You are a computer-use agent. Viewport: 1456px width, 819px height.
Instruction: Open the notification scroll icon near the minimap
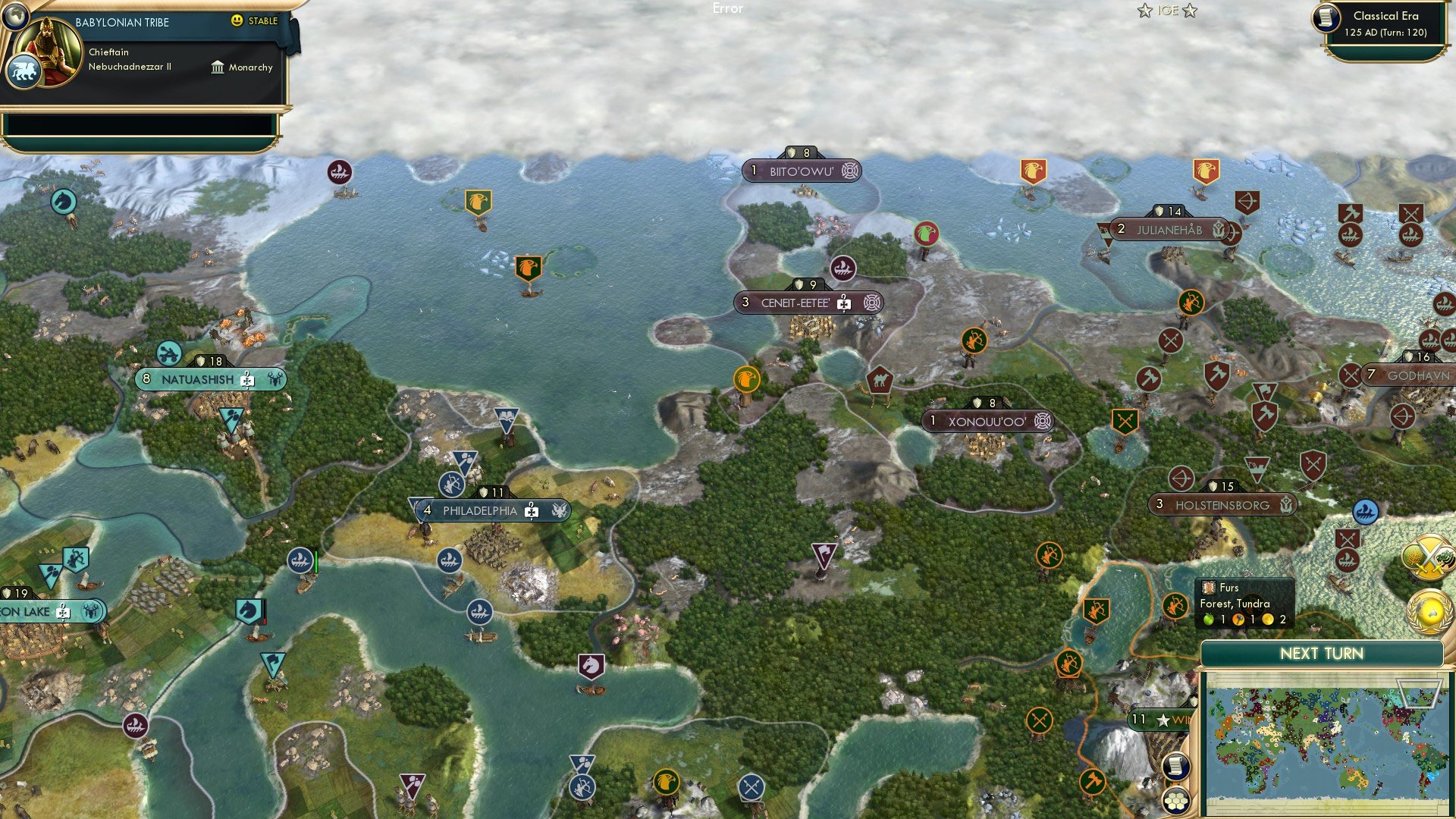1176,766
